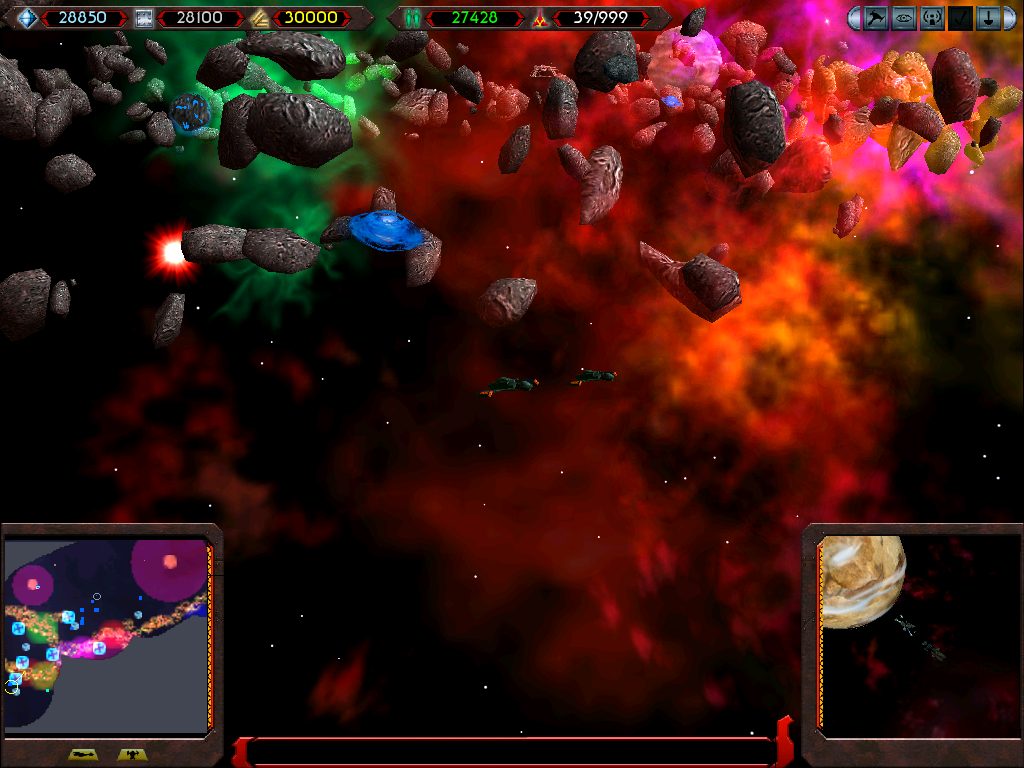
Task: Click the down-arrow icon in top toolbar
Action: point(988,18)
